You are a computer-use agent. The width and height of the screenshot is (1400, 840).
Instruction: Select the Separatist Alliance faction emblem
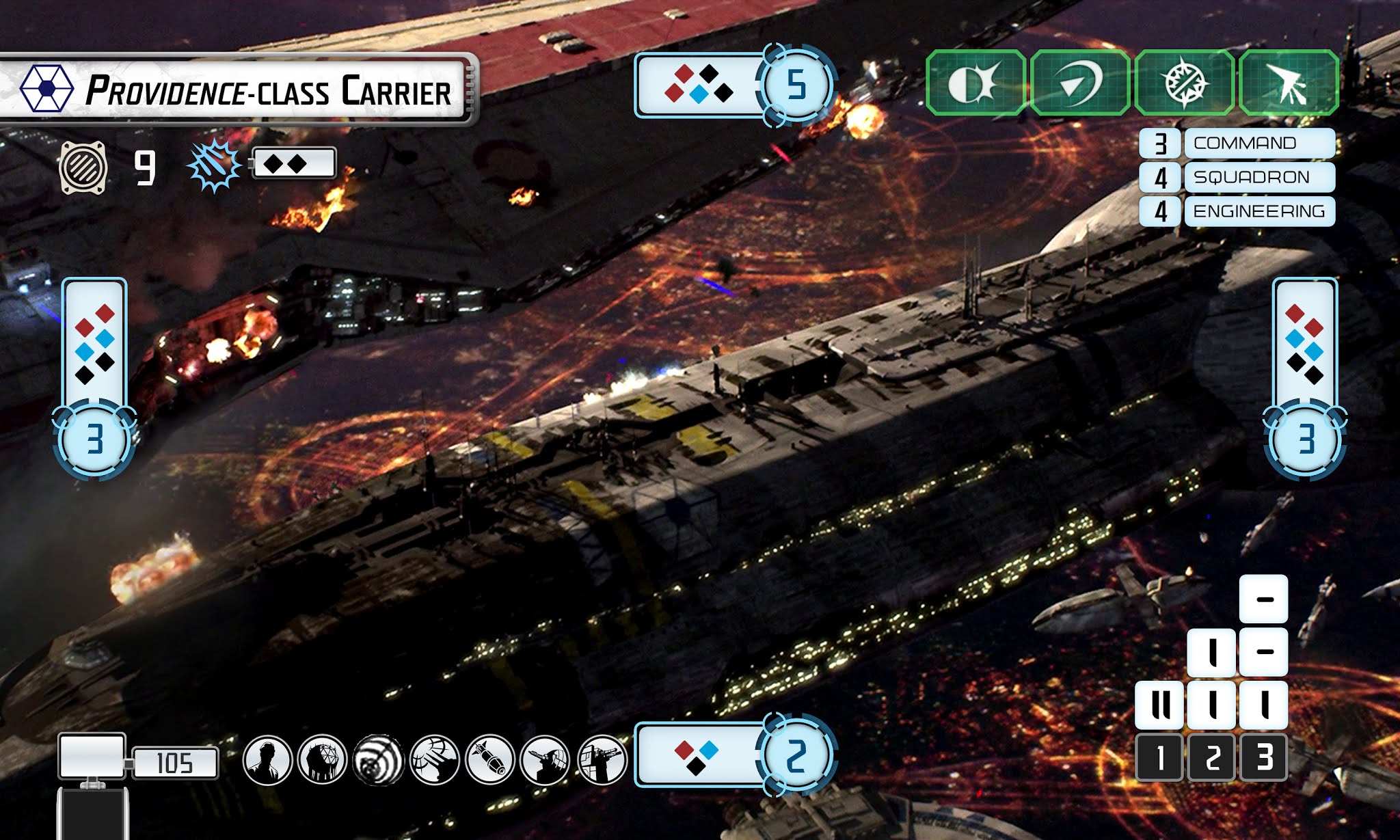[x=46, y=87]
